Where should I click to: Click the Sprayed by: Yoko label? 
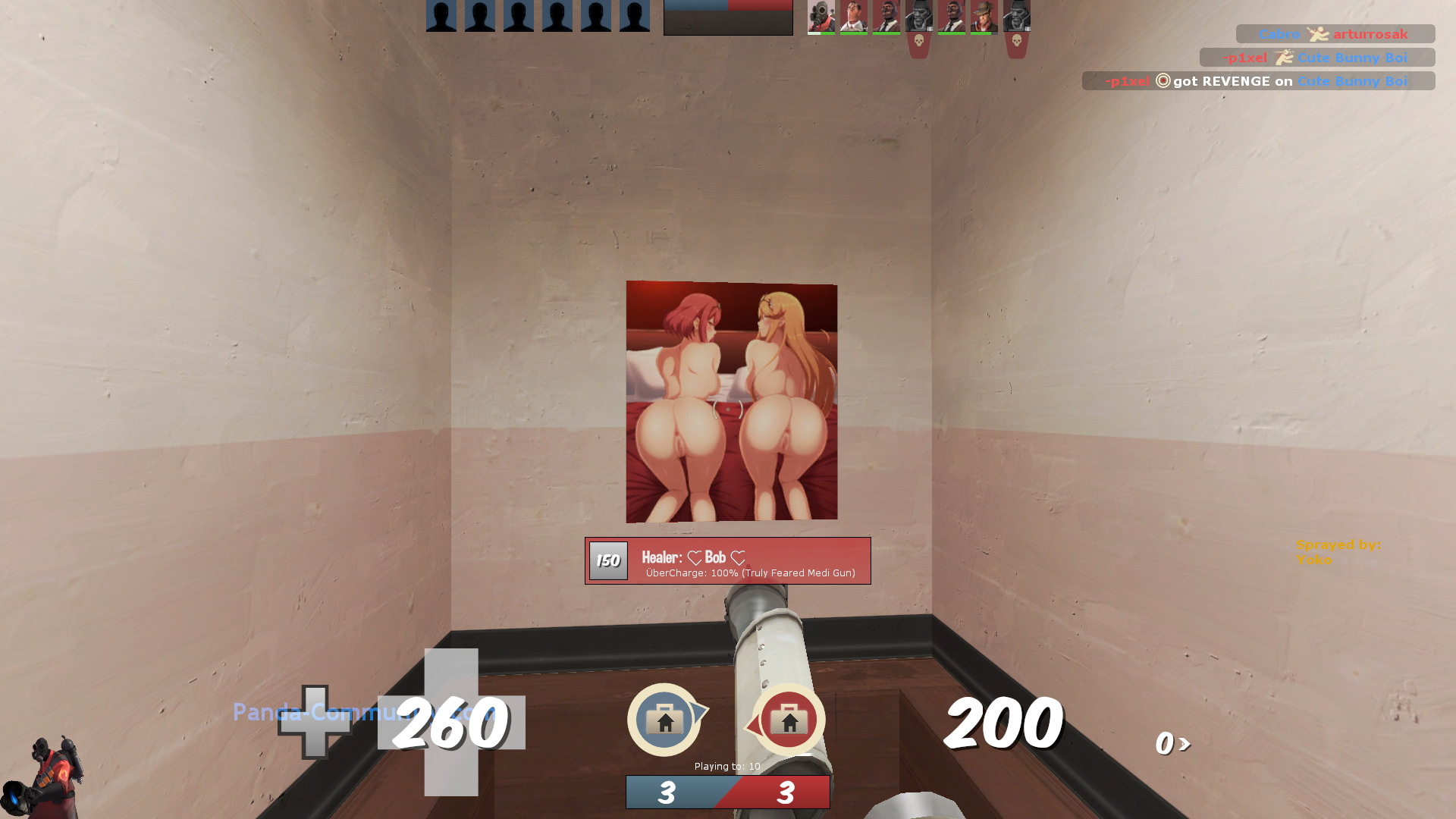coord(1338,551)
